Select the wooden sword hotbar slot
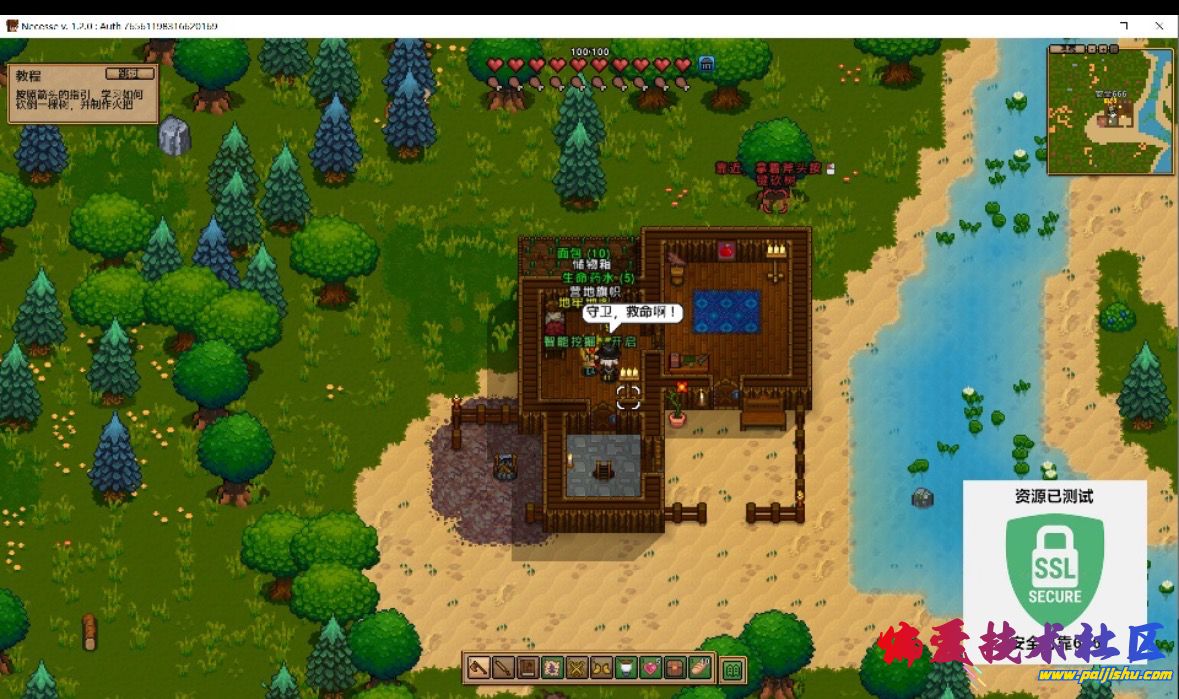Viewport: 1179px width, 699px height. pyautogui.click(x=502, y=668)
